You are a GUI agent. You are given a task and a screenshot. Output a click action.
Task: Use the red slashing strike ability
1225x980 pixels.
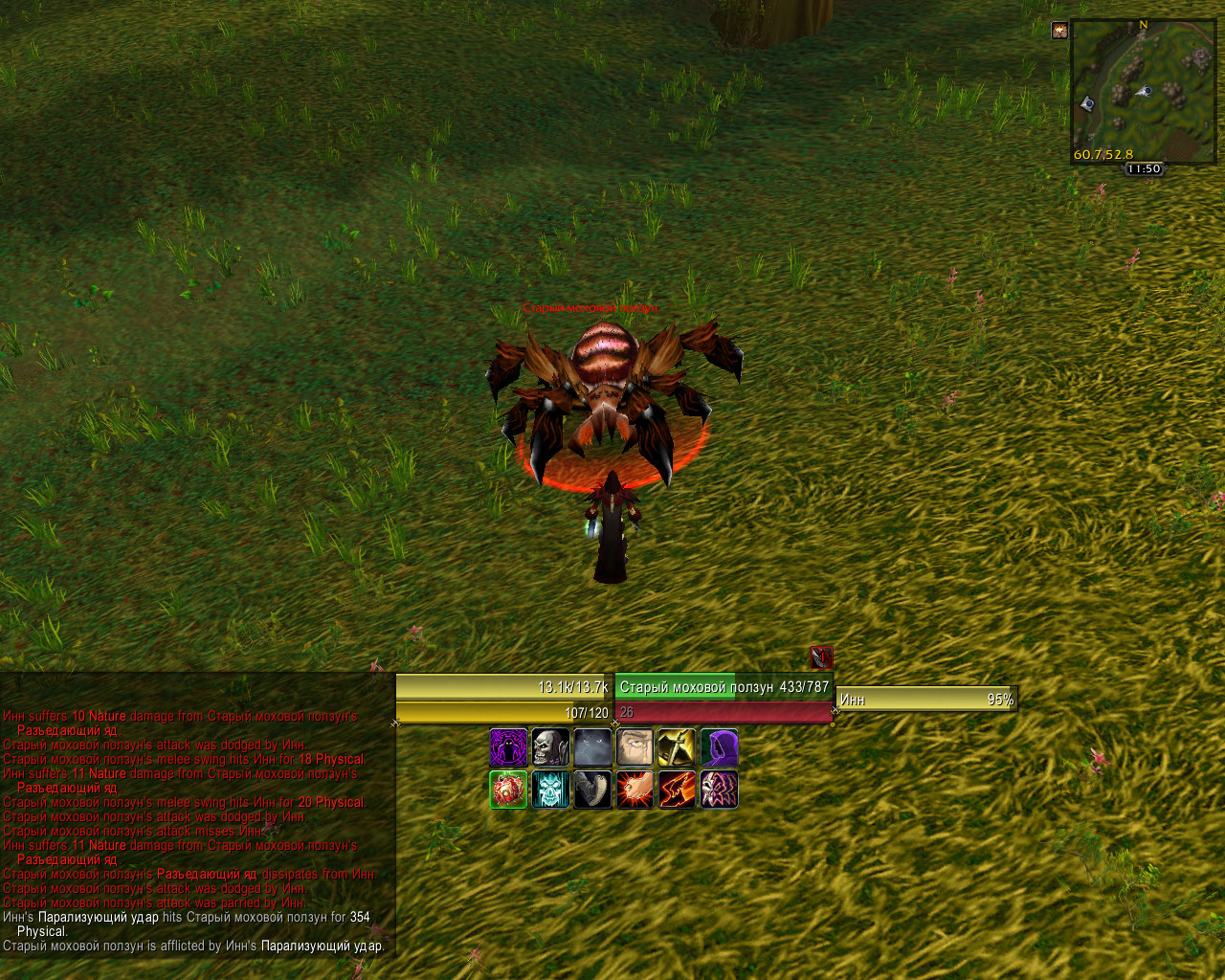coord(677,790)
